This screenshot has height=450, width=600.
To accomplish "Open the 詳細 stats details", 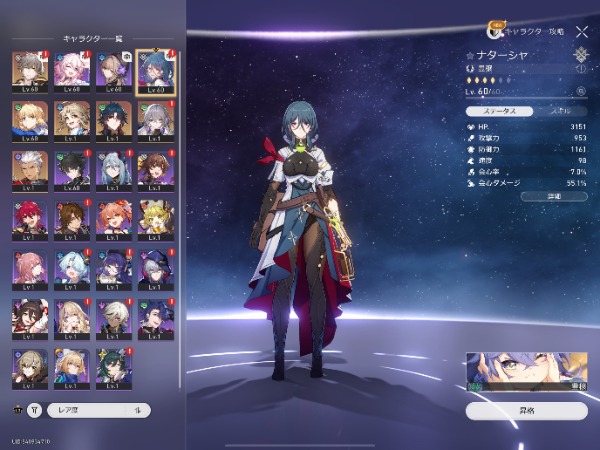I will 526,196.
